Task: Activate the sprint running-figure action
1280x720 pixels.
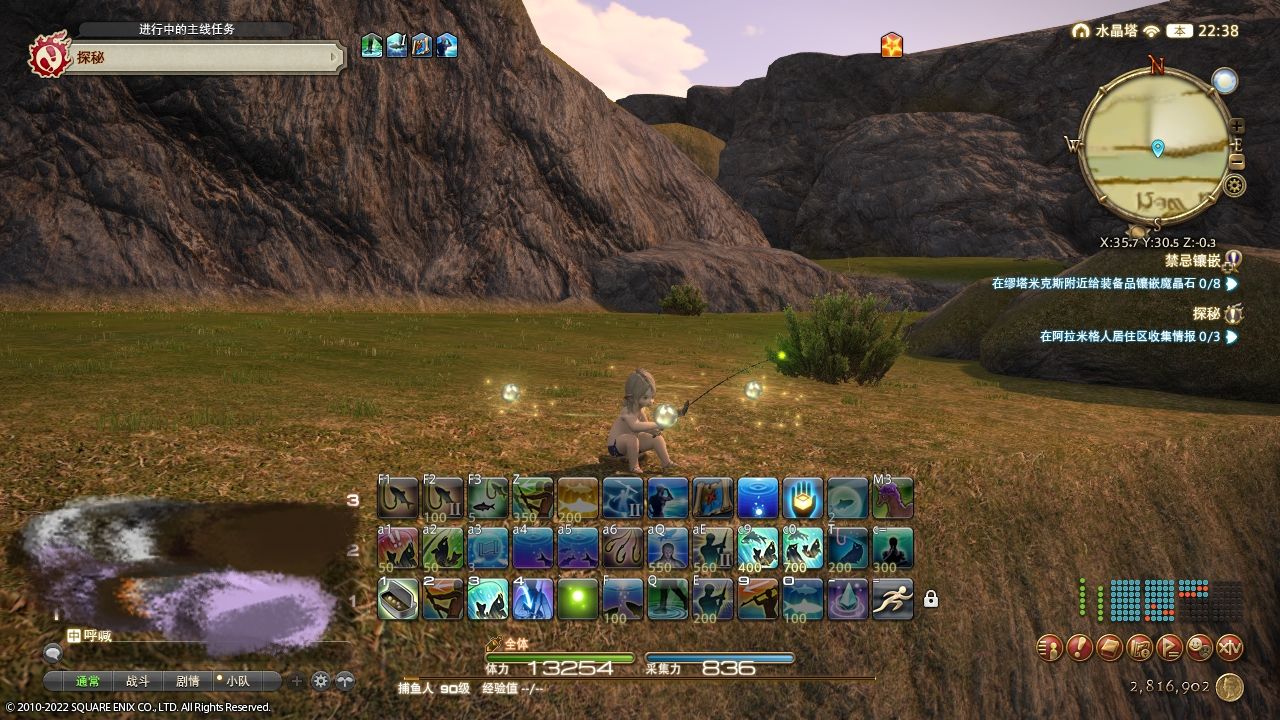Action: click(892, 599)
